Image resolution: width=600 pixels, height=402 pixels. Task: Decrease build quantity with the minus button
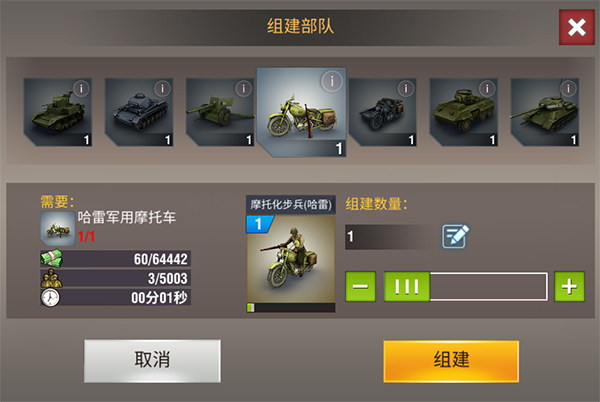pyautogui.click(x=361, y=287)
